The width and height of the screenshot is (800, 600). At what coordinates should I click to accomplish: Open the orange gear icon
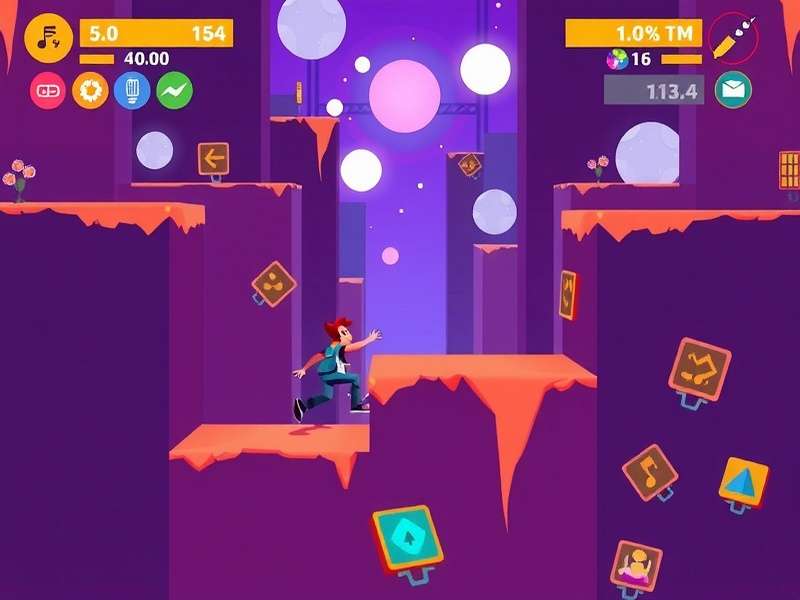(90, 91)
